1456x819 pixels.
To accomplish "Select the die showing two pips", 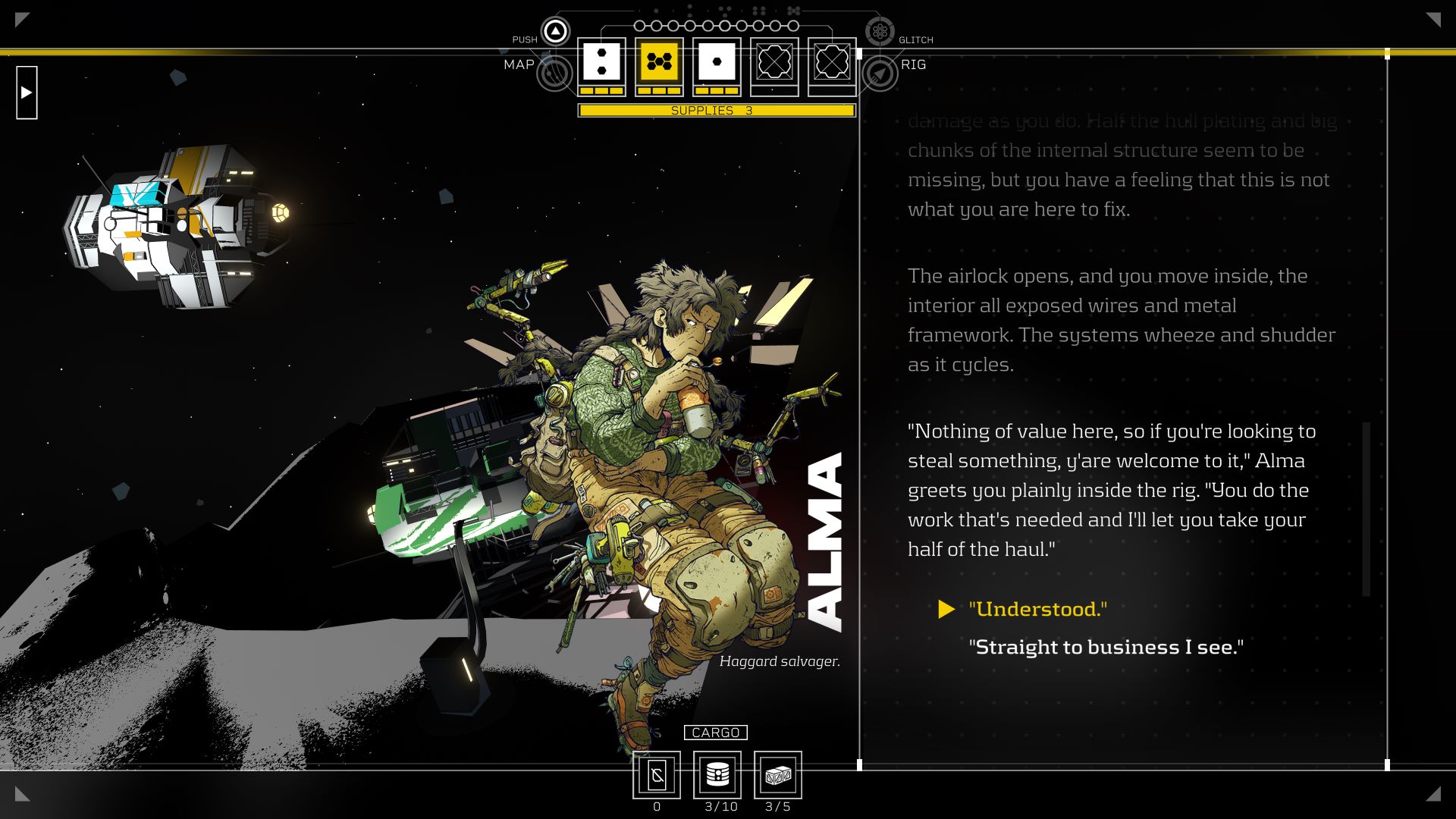I will (x=601, y=61).
